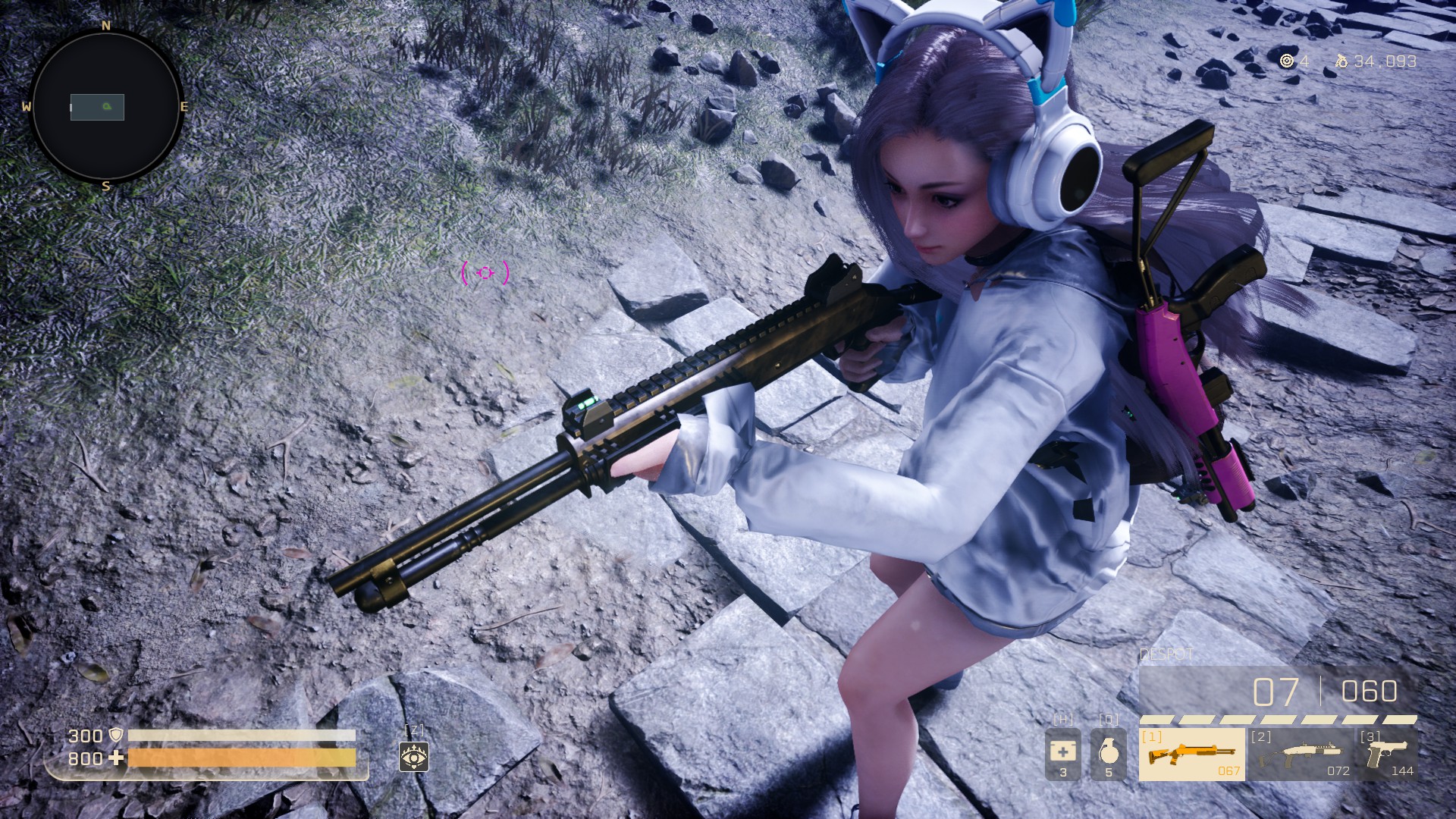
Task: Select the grenade item slot
Action: [1108, 755]
